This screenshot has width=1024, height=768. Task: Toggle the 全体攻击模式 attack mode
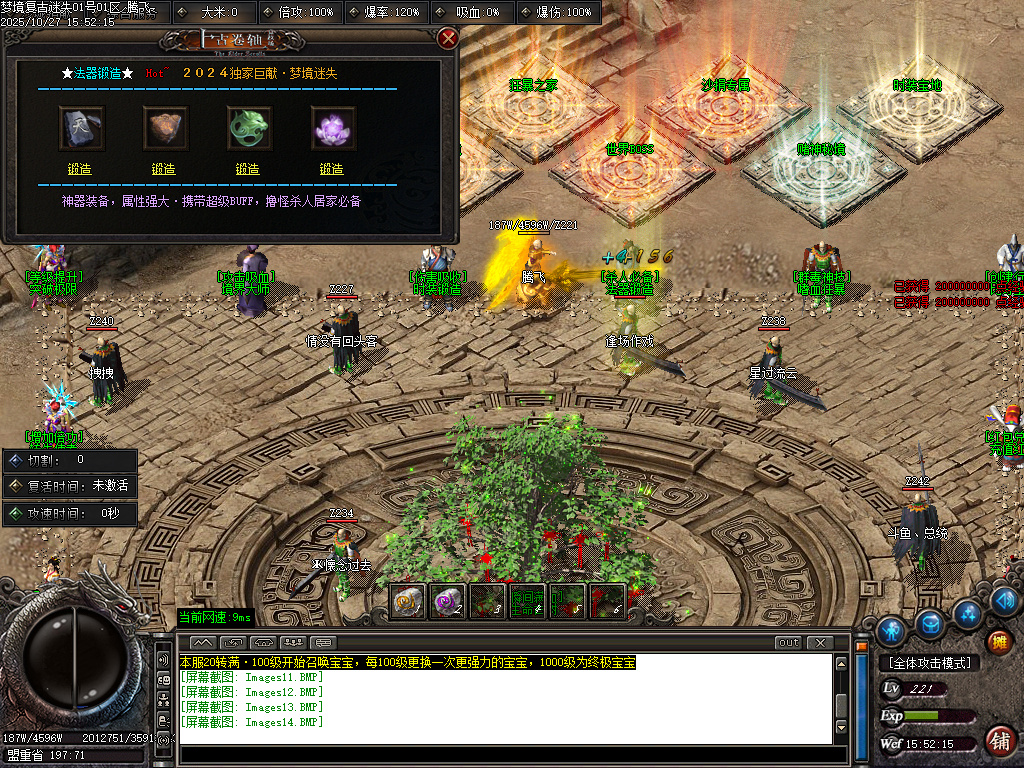pyautogui.click(x=929, y=663)
